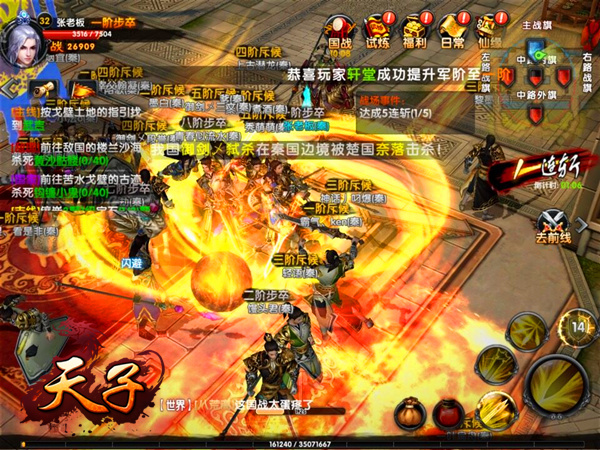Track the 主线 main quest entry
Screen dimensions: 600x450
[x=60, y=114]
